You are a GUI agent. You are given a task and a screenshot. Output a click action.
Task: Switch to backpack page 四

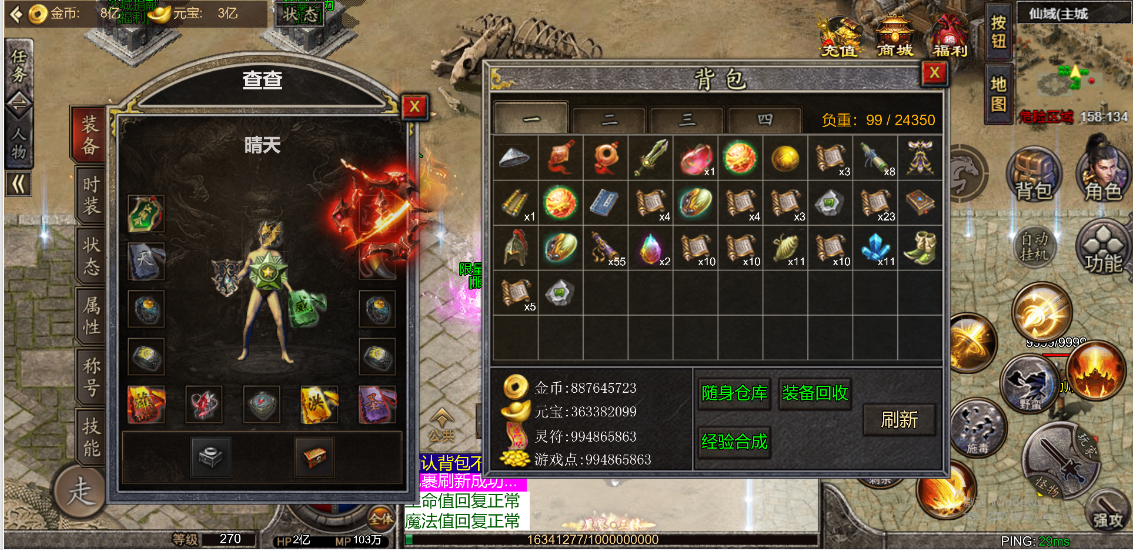(x=765, y=119)
